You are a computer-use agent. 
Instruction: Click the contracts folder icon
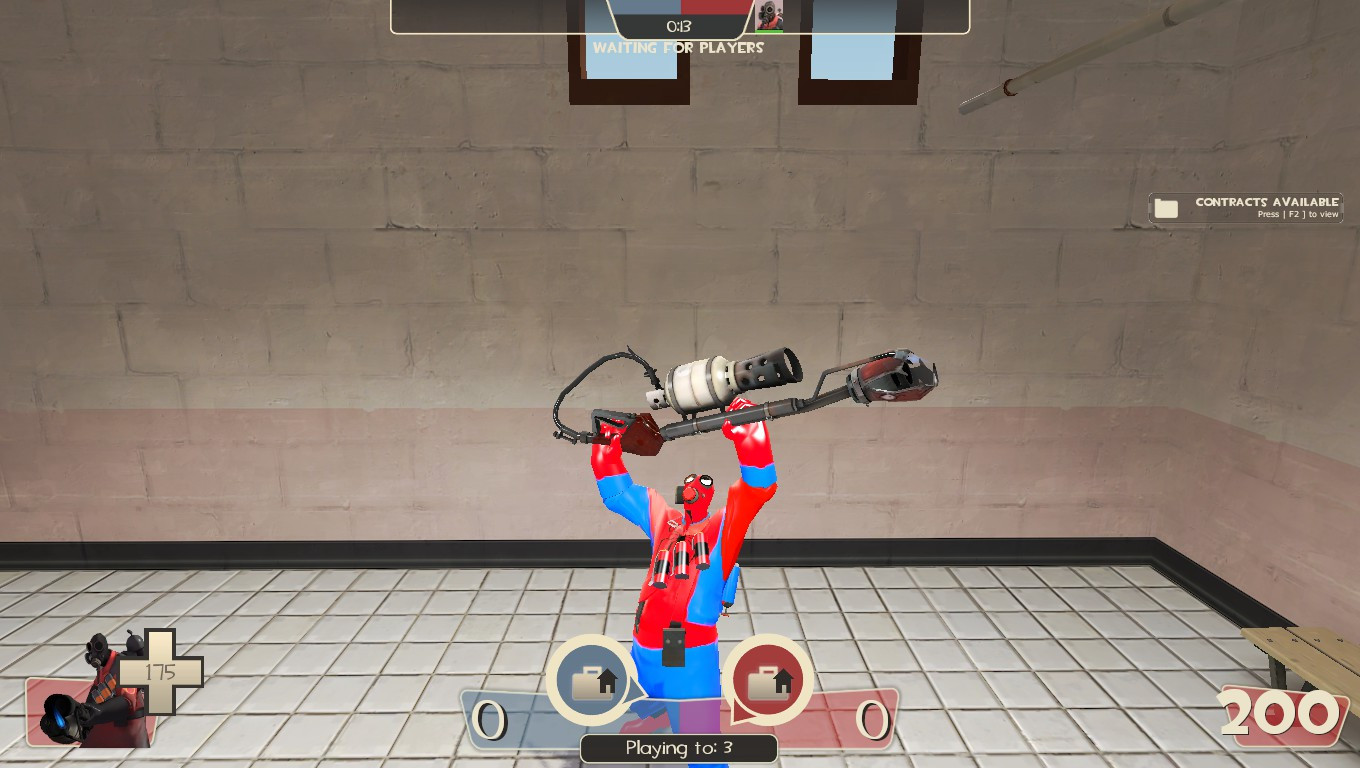pyautogui.click(x=1165, y=206)
